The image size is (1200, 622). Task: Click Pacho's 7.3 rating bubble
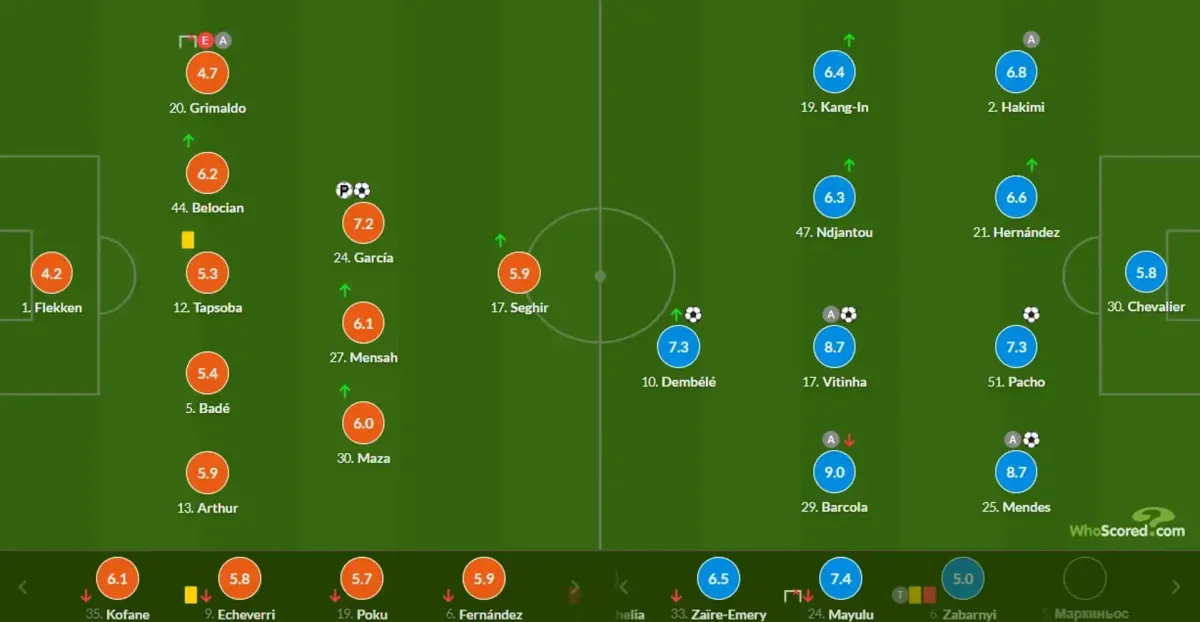[x=1016, y=347]
